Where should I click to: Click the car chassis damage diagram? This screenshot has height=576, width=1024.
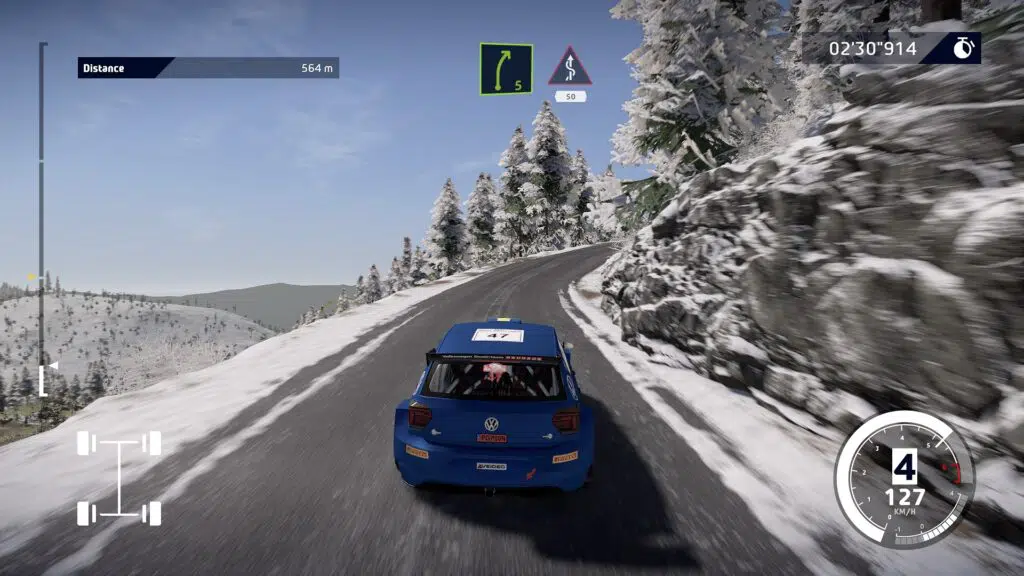coord(119,478)
